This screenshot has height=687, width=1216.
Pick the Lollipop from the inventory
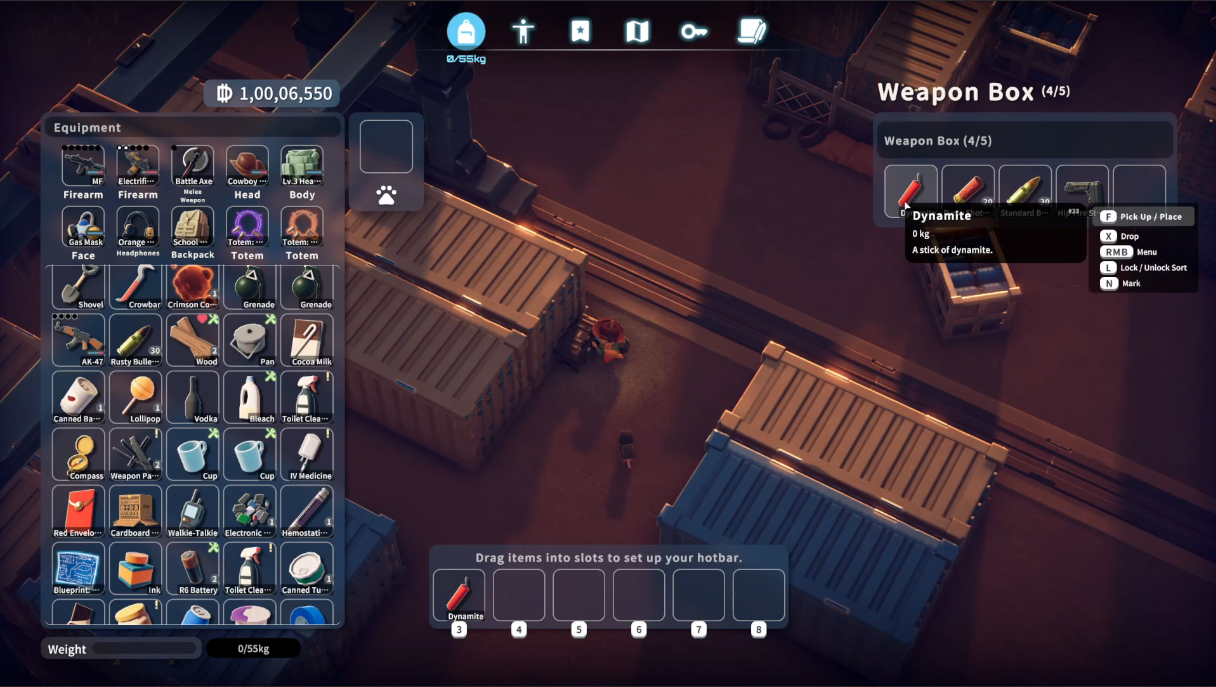136,397
